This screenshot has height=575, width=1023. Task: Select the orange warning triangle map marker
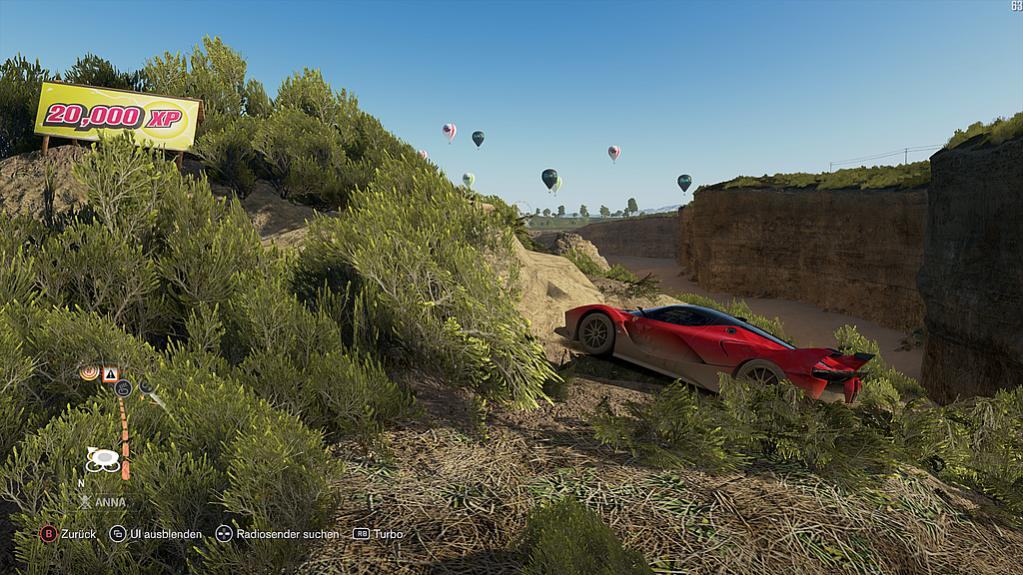110,374
